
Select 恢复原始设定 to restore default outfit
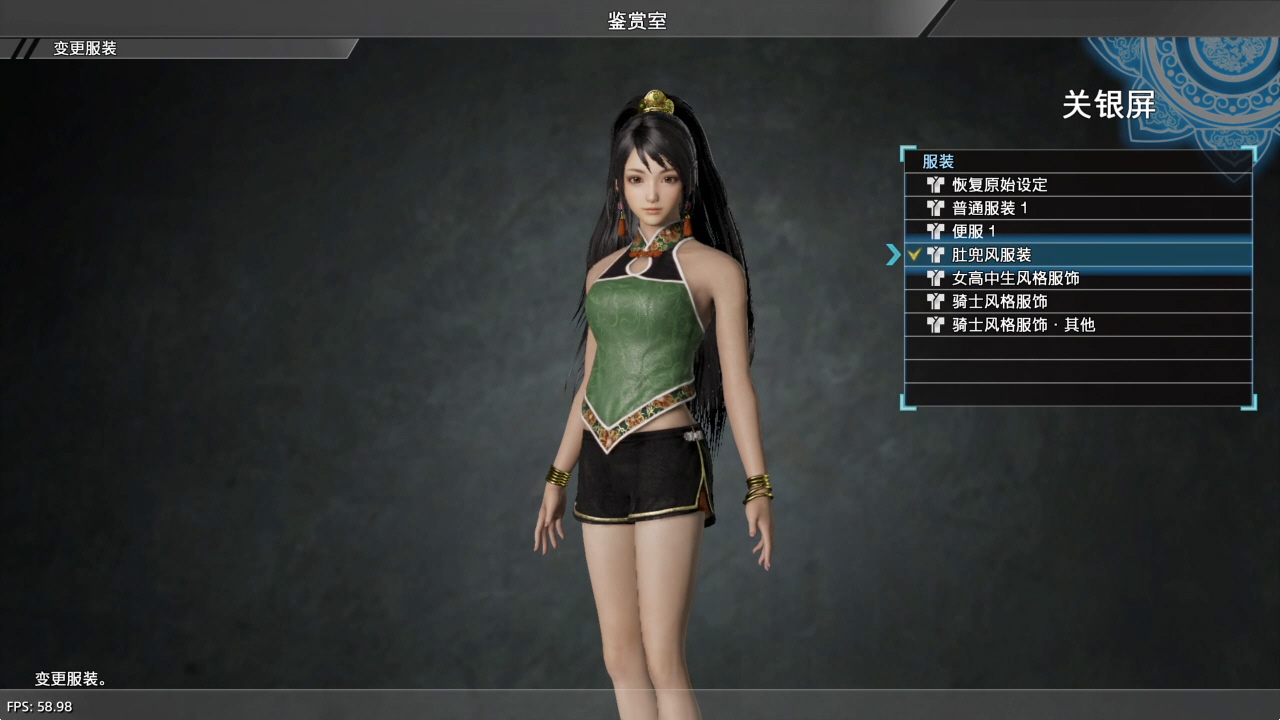[1000, 185]
